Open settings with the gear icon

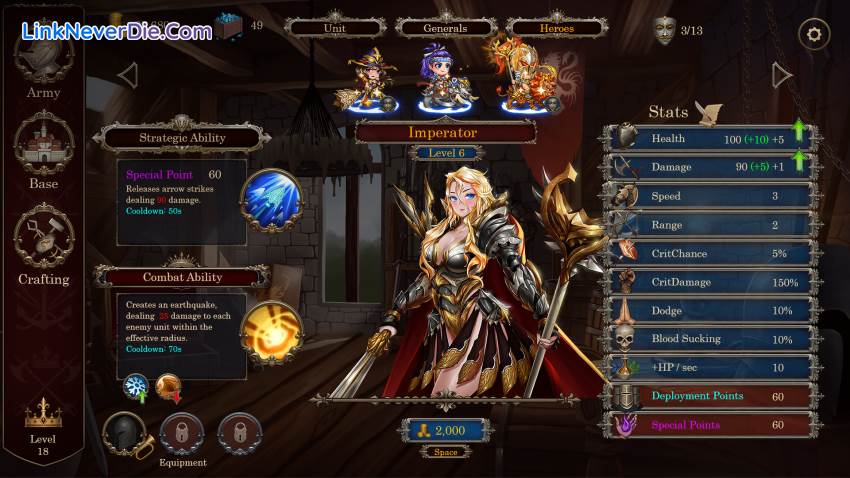(814, 35)
